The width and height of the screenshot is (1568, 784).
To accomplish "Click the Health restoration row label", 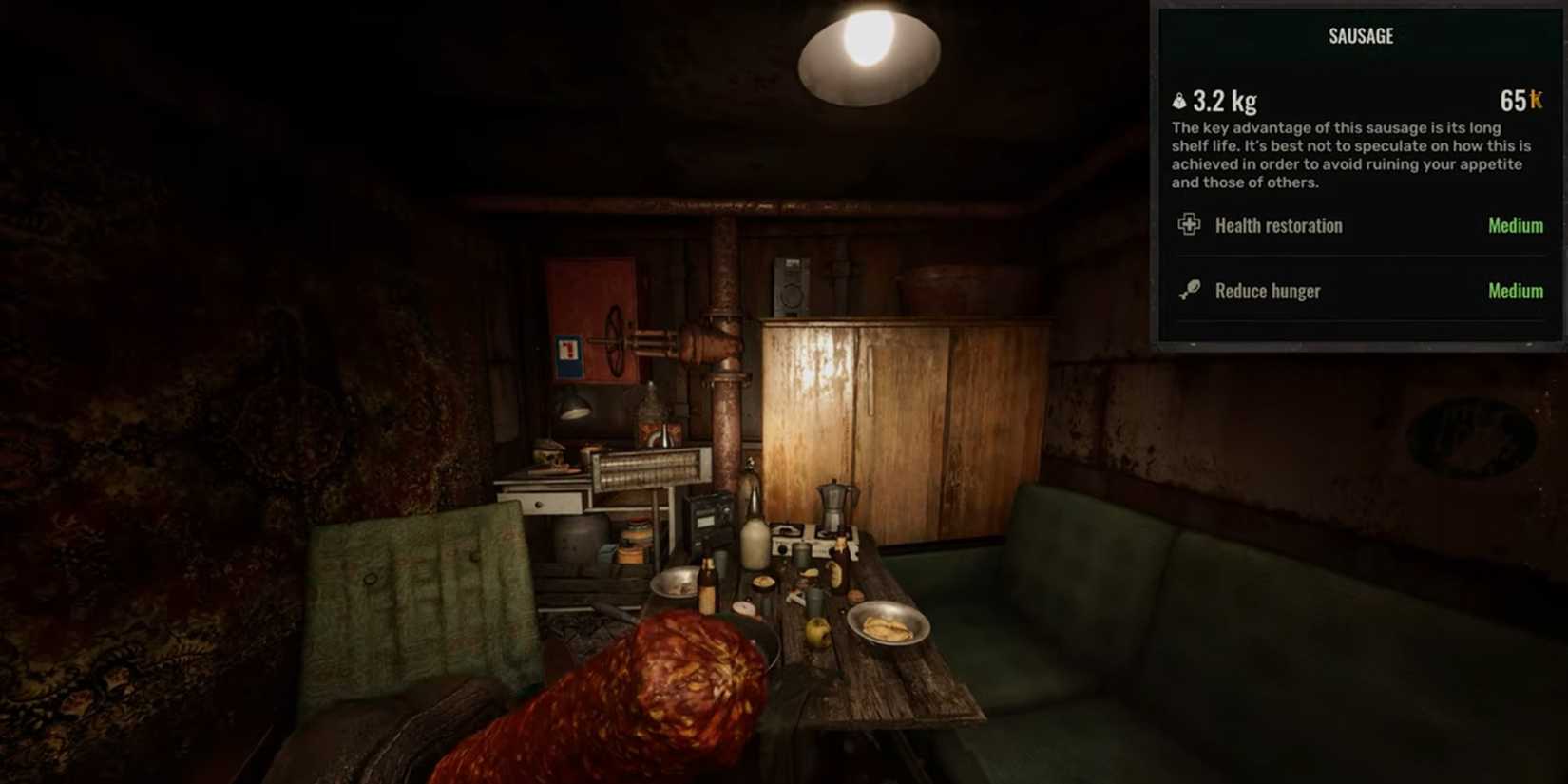I will coord(1278,225).
